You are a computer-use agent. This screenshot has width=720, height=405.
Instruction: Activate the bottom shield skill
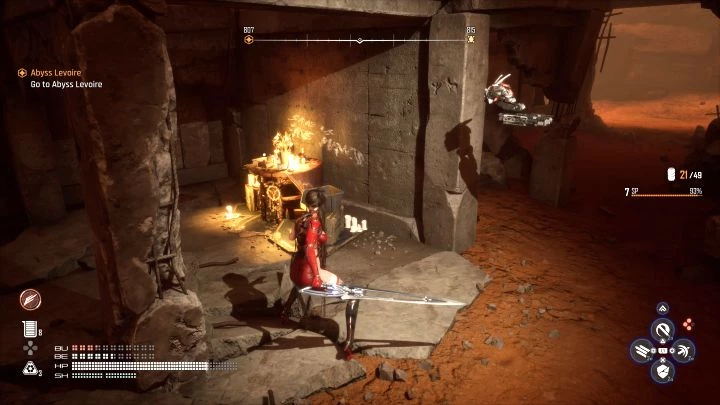[x=661, y=372]
